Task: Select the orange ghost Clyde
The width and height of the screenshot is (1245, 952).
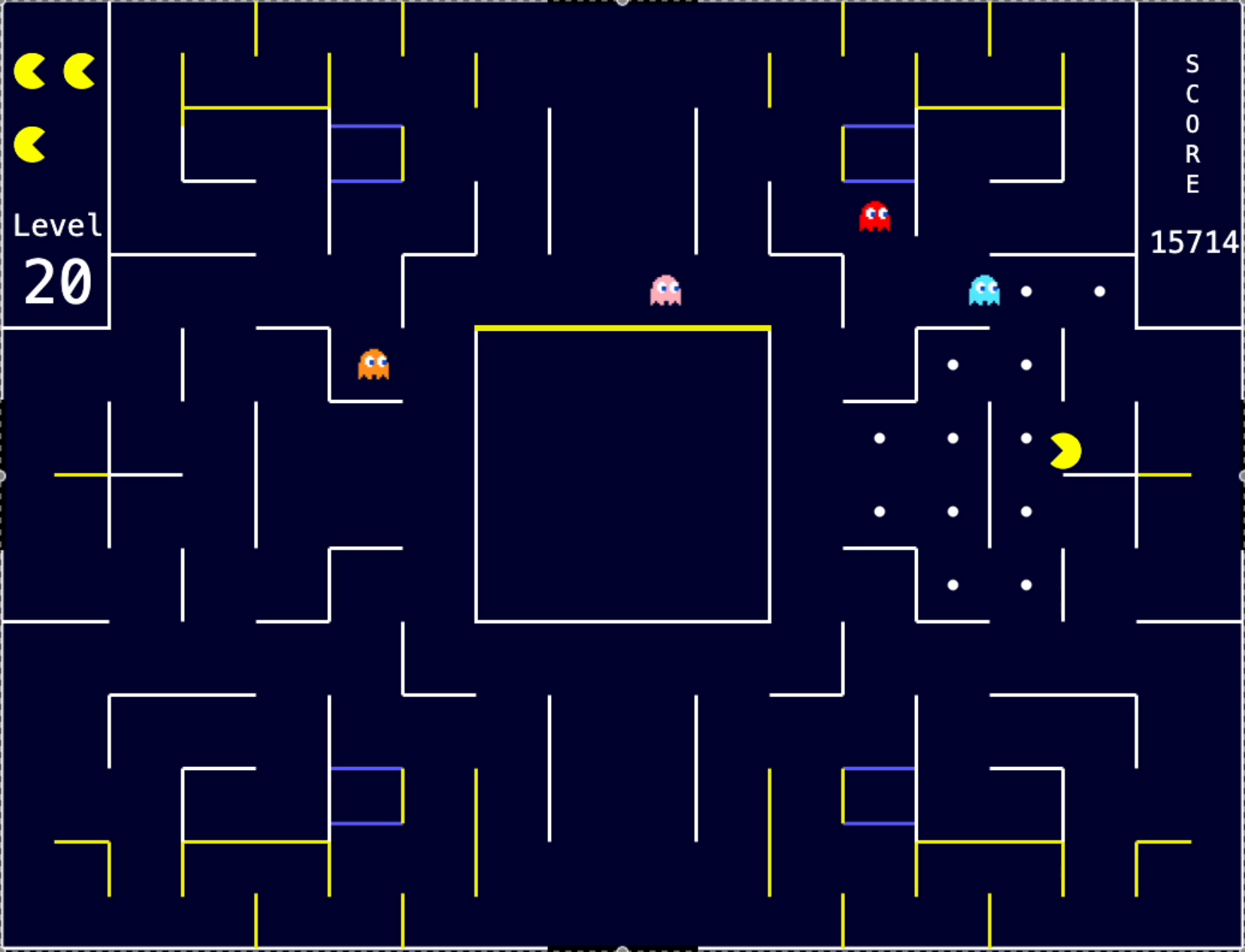Action: point(374,364)
